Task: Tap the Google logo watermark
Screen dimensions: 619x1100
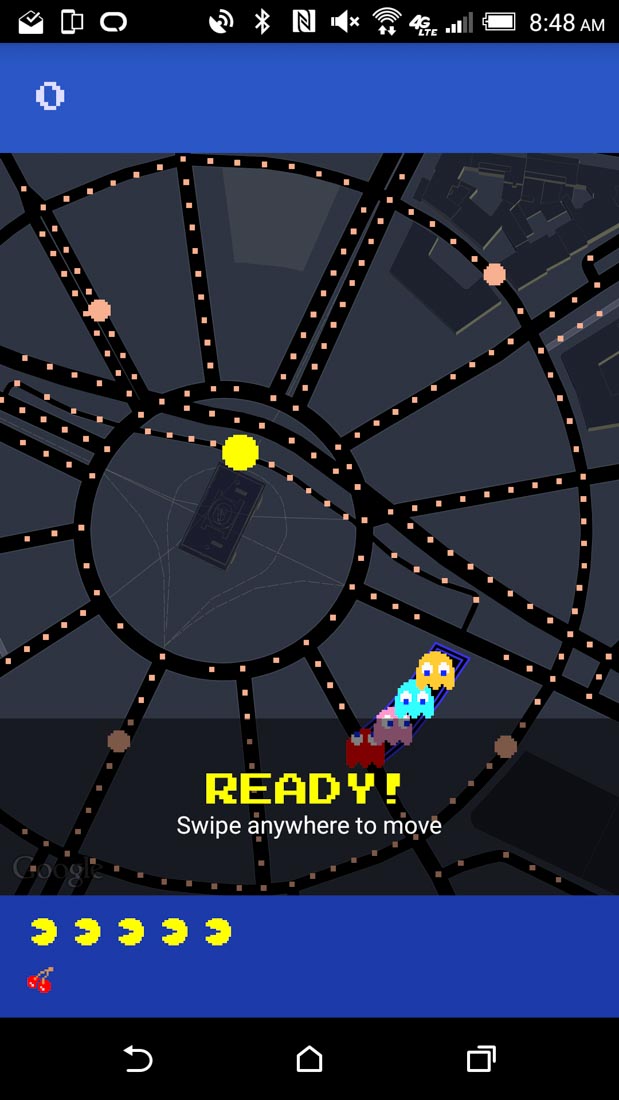Action: point(58,868)
